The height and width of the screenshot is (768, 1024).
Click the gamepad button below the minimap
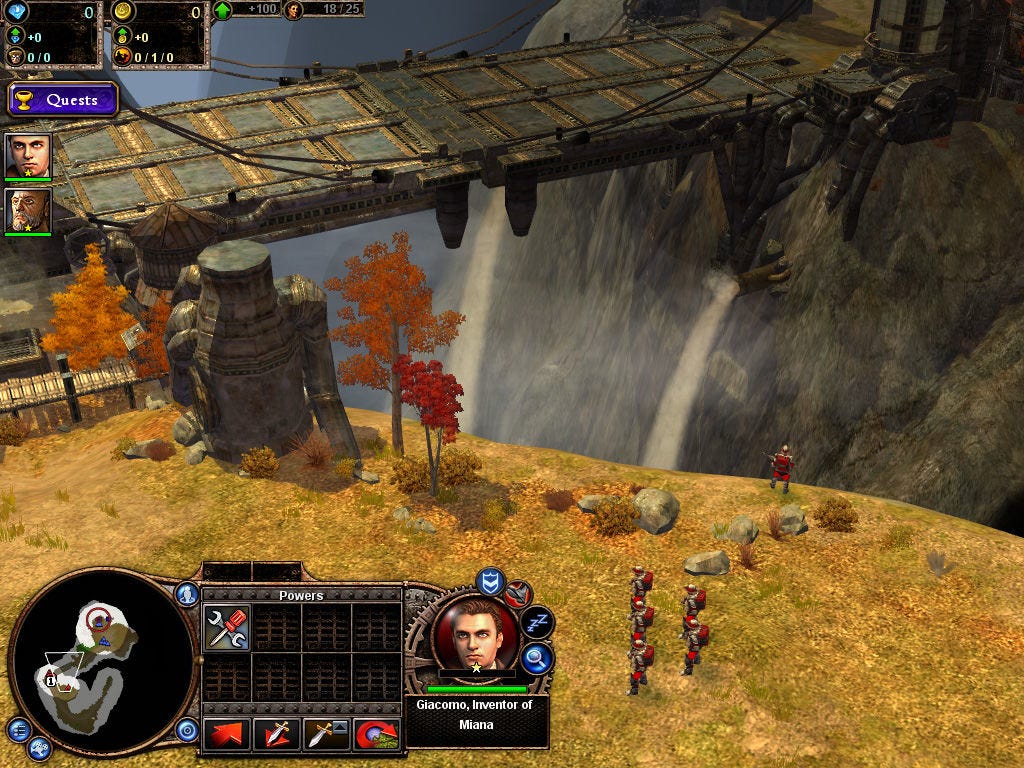point(39,746)
